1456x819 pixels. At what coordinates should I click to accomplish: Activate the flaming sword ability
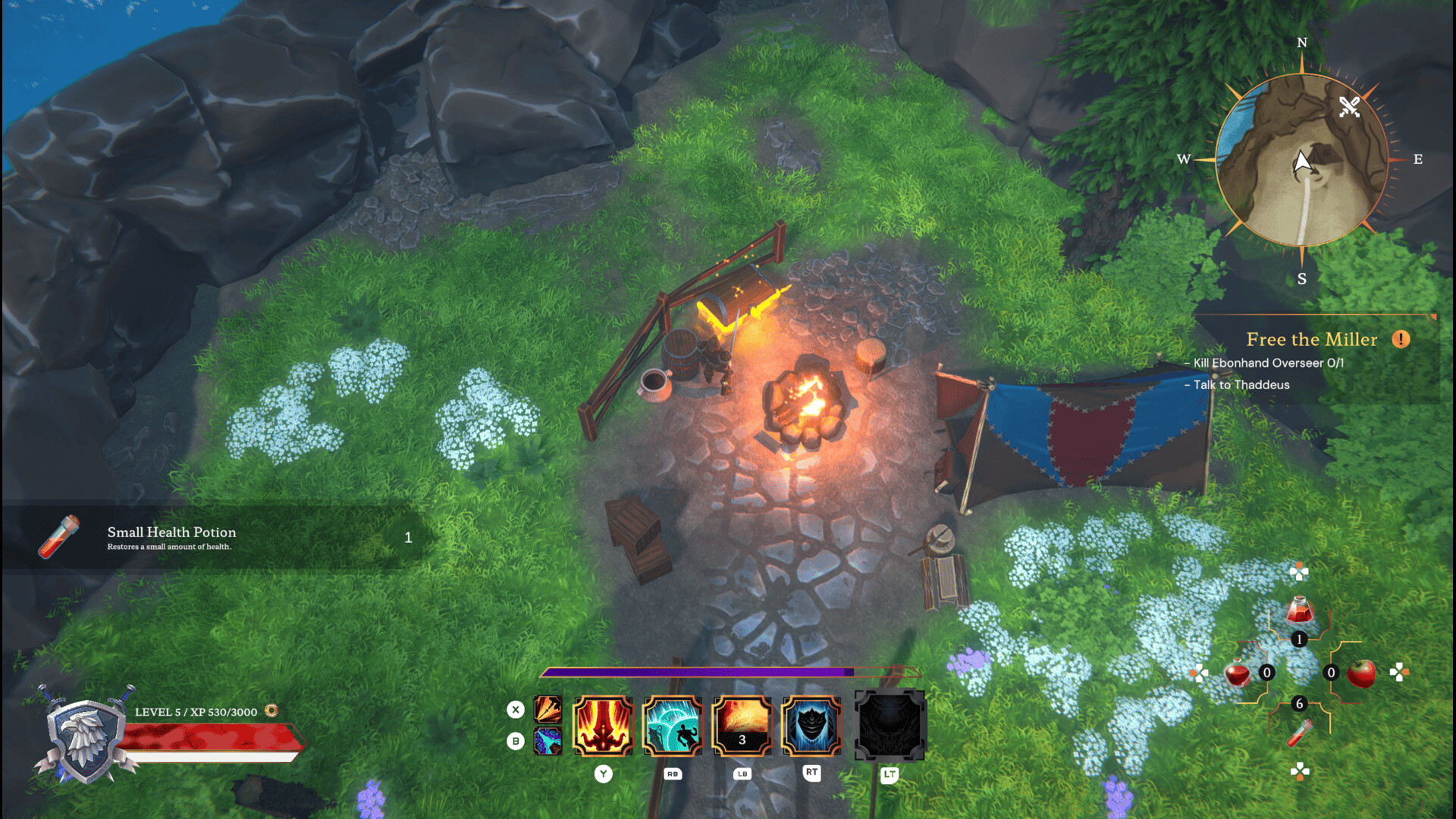pos(603,726)
